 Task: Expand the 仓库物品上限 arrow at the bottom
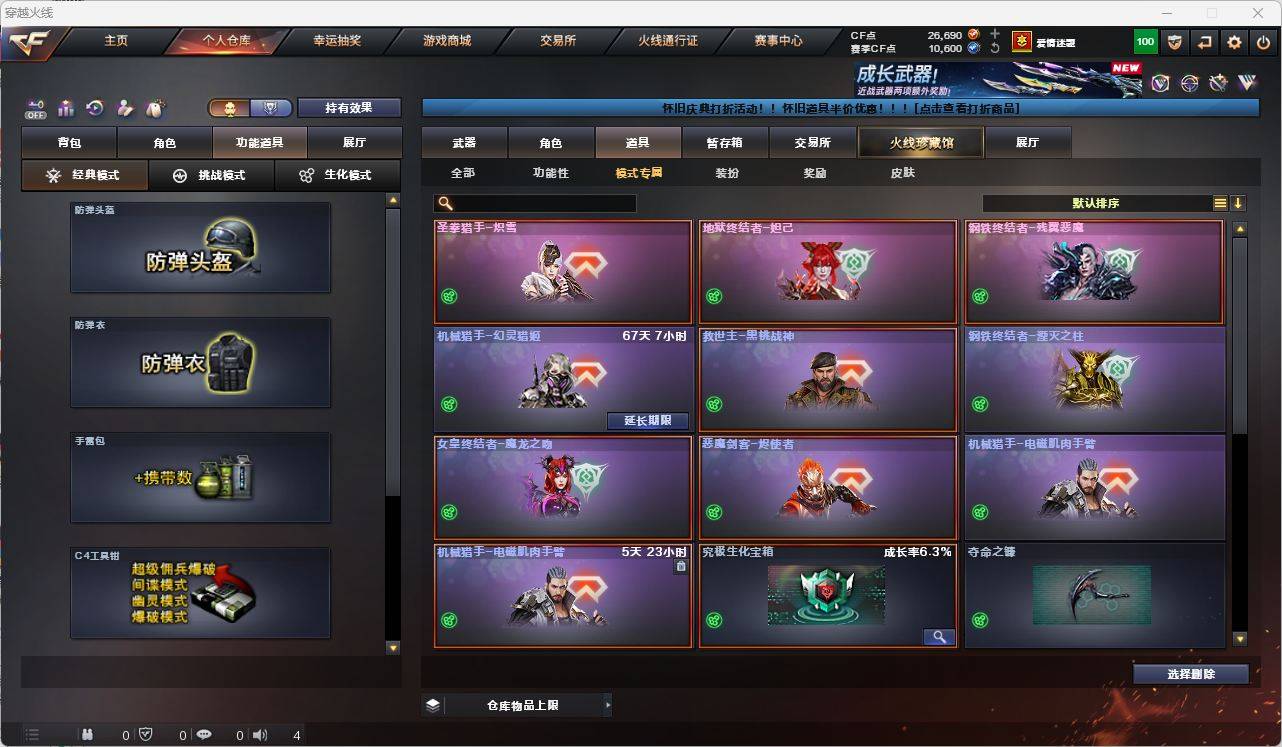608,704
